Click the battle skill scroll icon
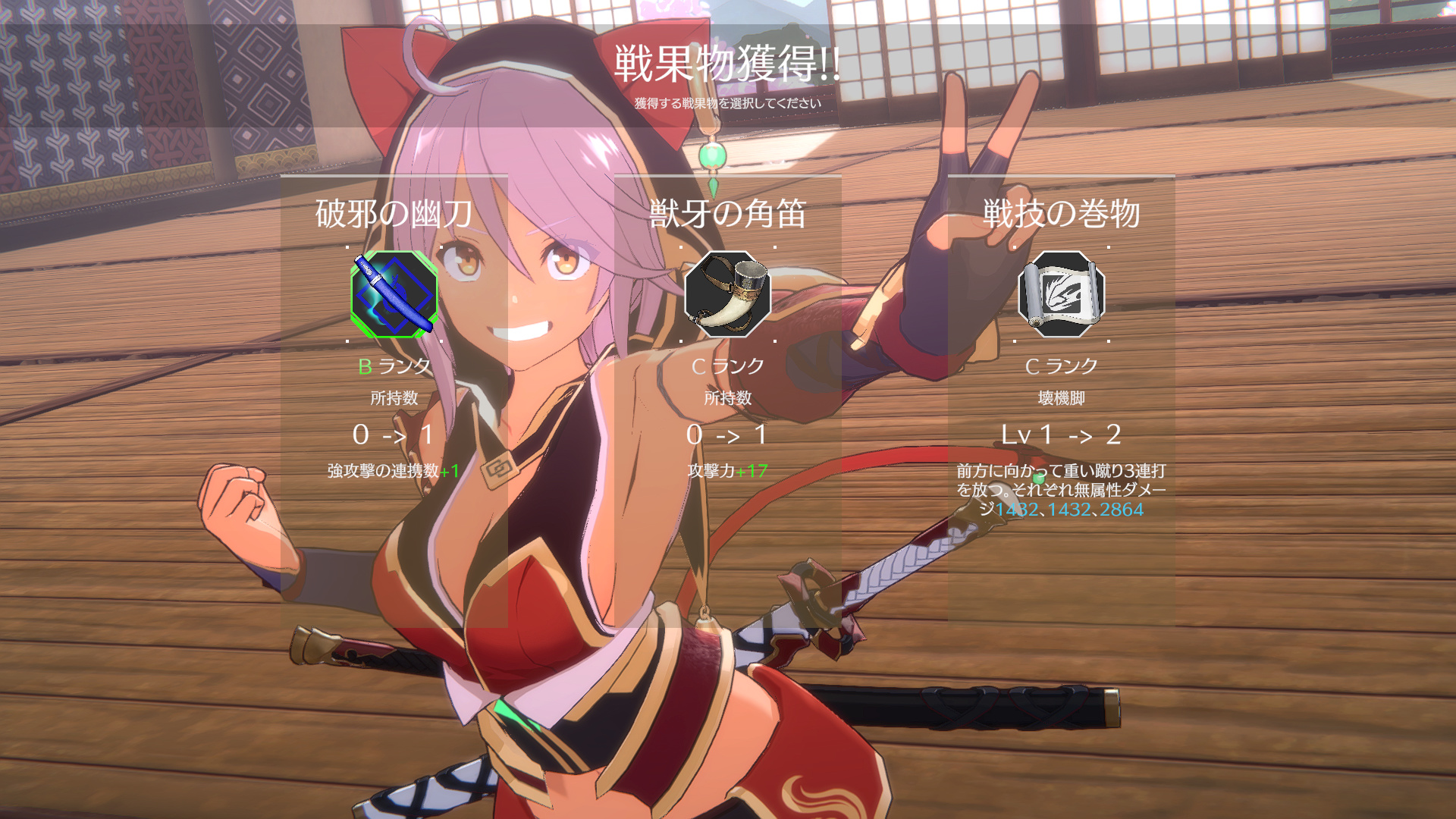The image size is (1456, 819). coord(1061,294)
